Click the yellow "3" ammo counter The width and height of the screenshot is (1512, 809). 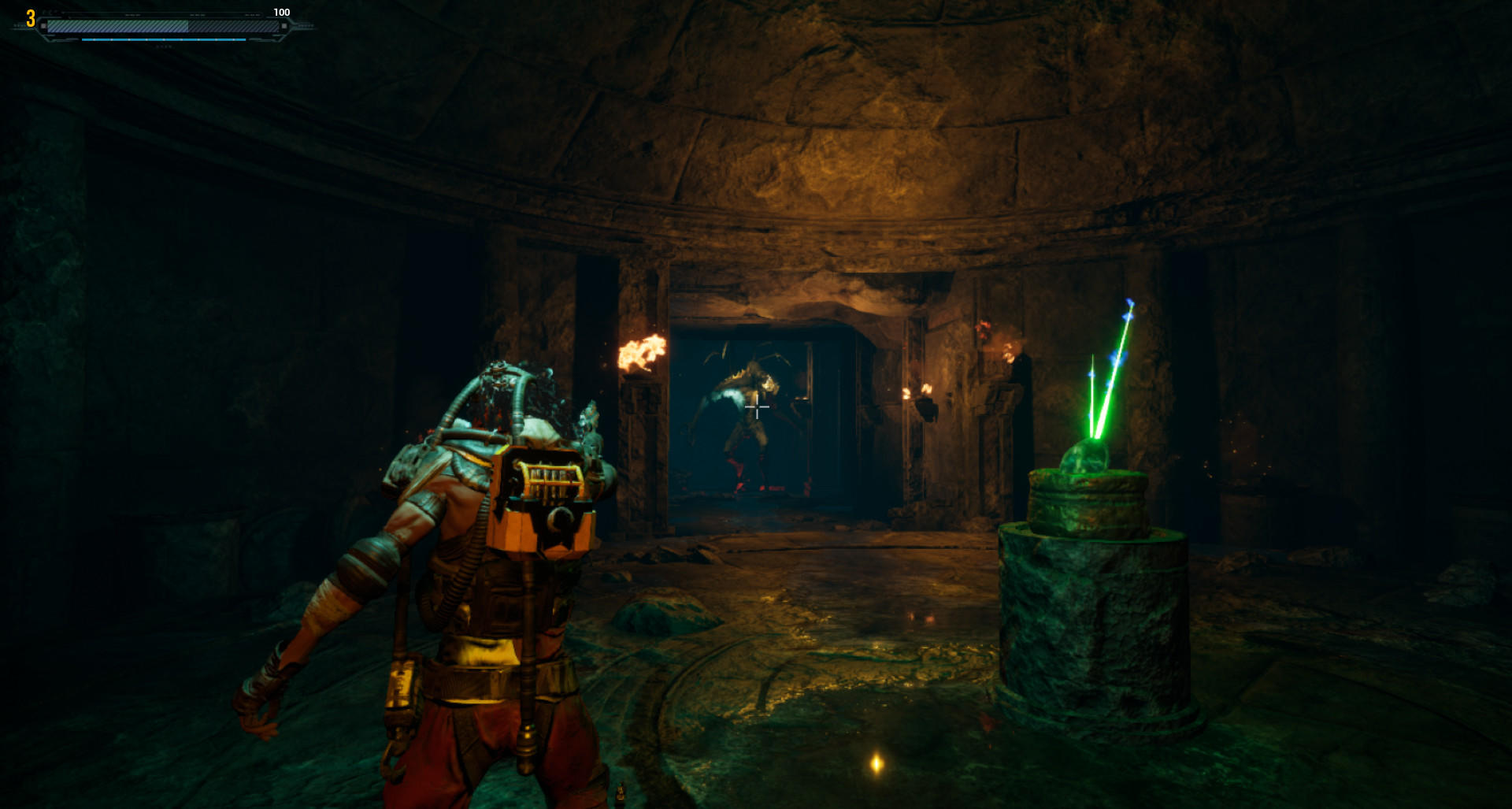(30, 19)
